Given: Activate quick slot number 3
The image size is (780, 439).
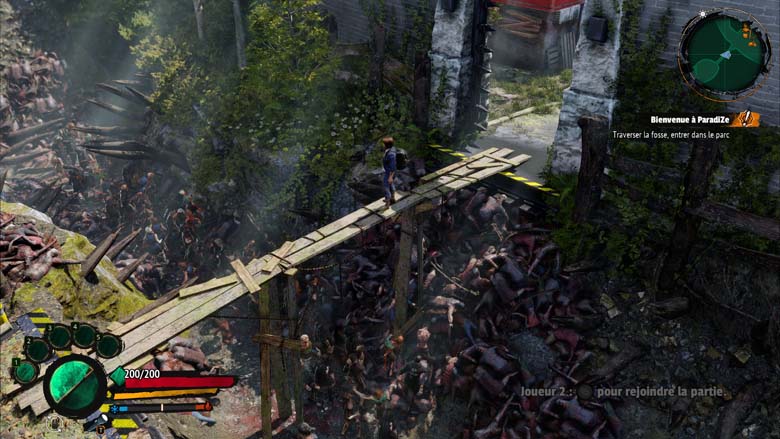Looking at the screenshot, I should point(59,337).
